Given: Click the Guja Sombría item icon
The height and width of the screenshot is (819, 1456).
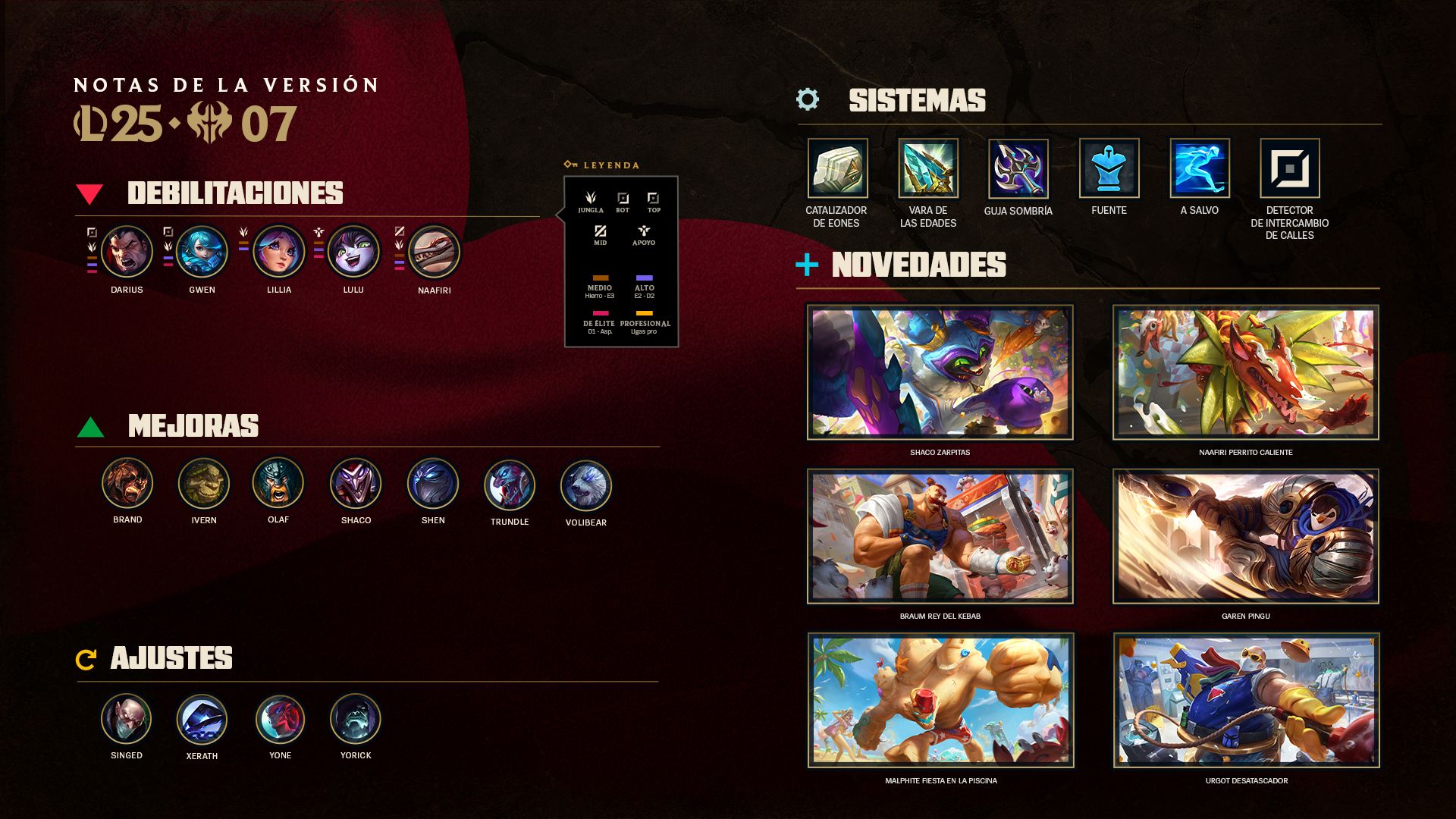Looking at the screenshot, I should pyautogui.click(x=1018, y=168).
